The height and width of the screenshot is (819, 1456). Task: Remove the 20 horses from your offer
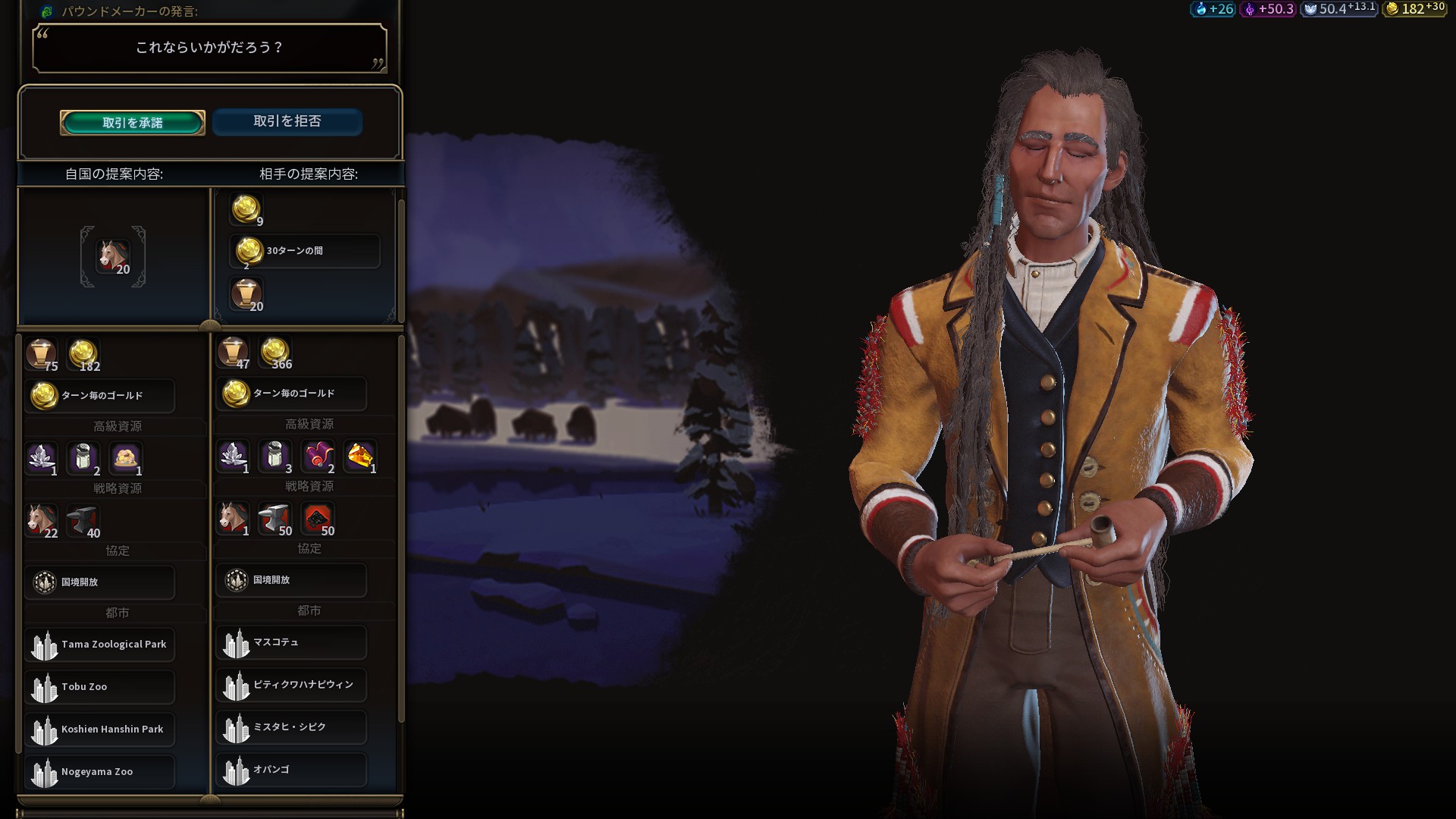pyautogui.click(x=113, y=257)
